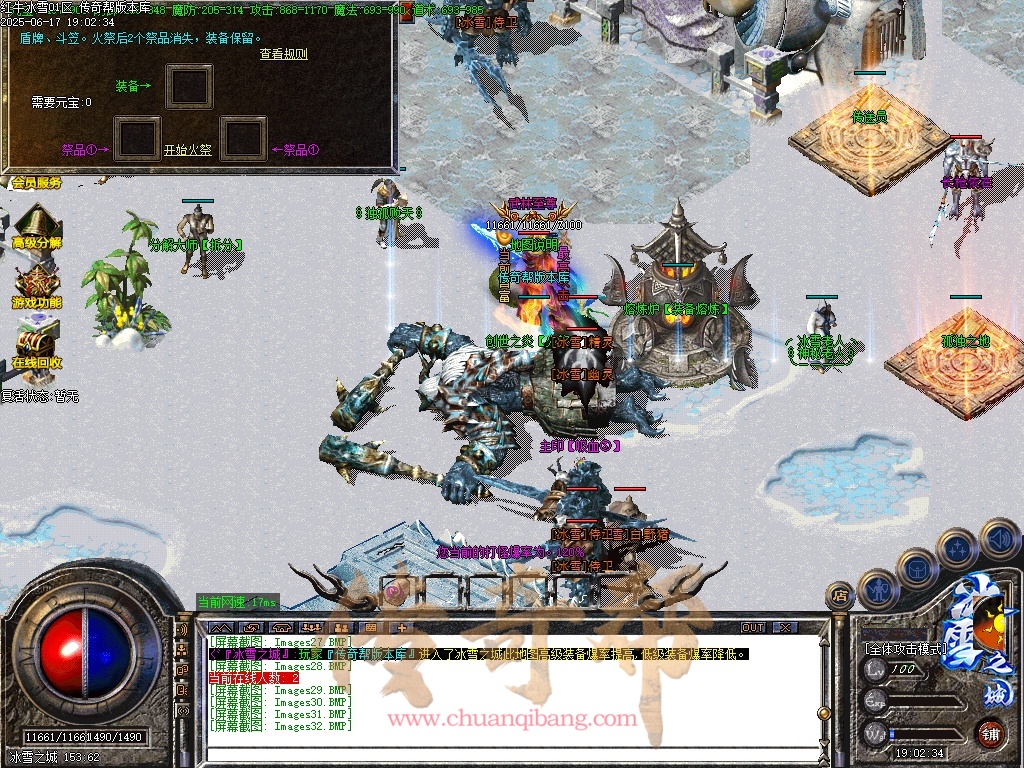Toggle sound with the speaker icon
Viewport: 1024px width, 768px height.
point(998,537)
